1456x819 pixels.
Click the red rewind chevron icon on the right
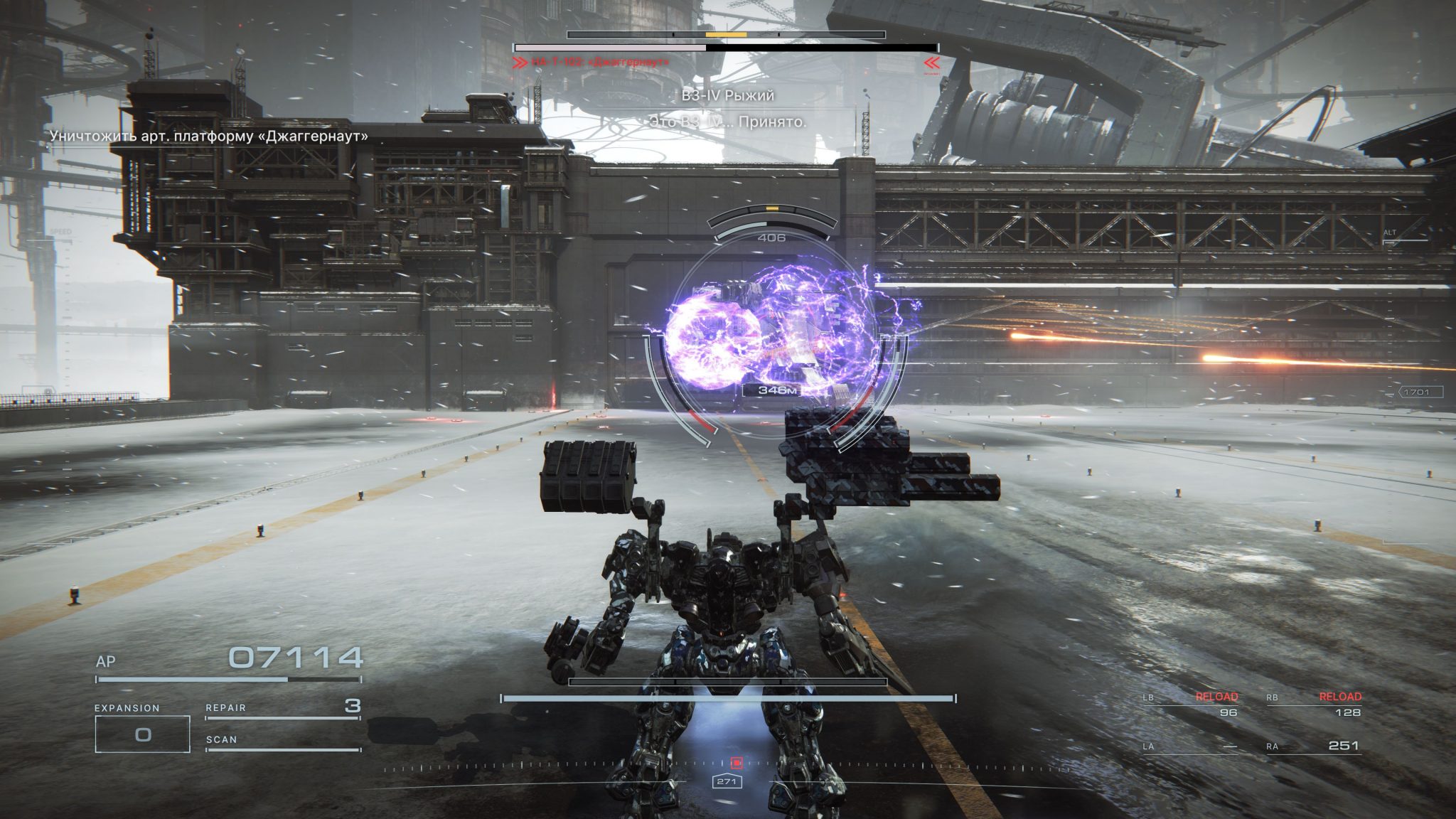(x=931, y=61)
